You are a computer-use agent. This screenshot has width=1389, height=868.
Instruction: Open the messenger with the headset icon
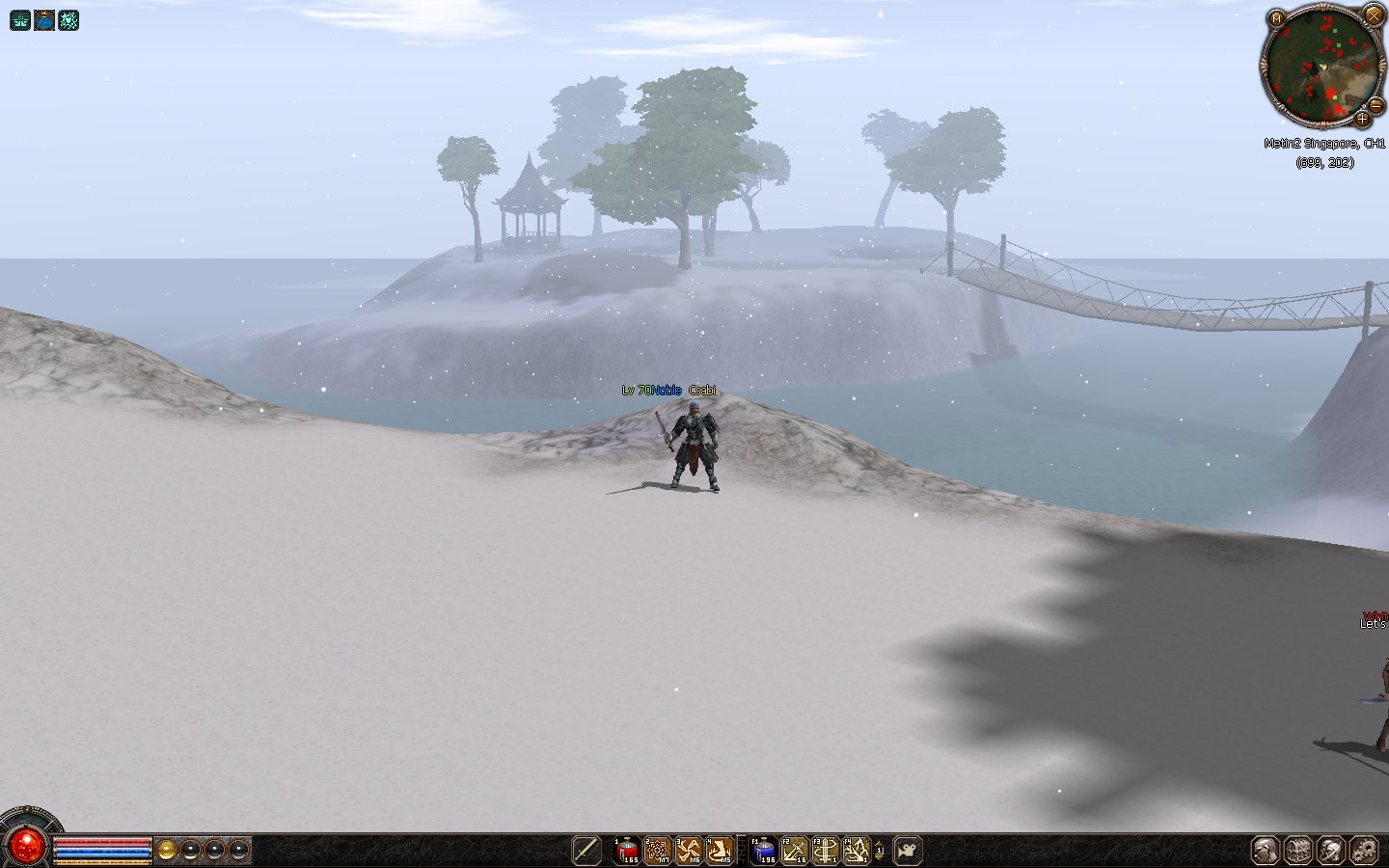pyautogui.click(x=1331, y=850)
